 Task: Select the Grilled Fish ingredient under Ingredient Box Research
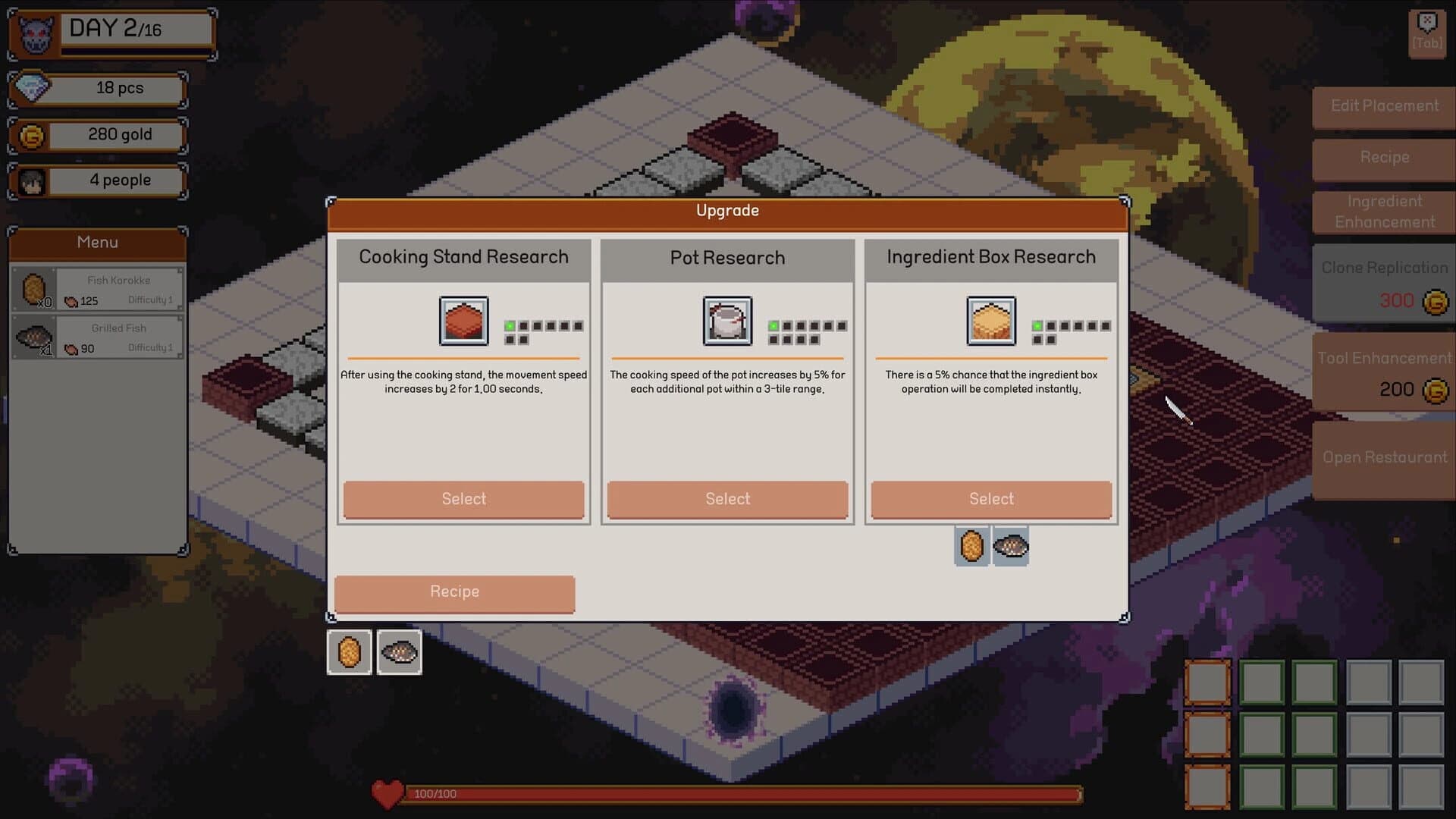(x=1011, y=546)
